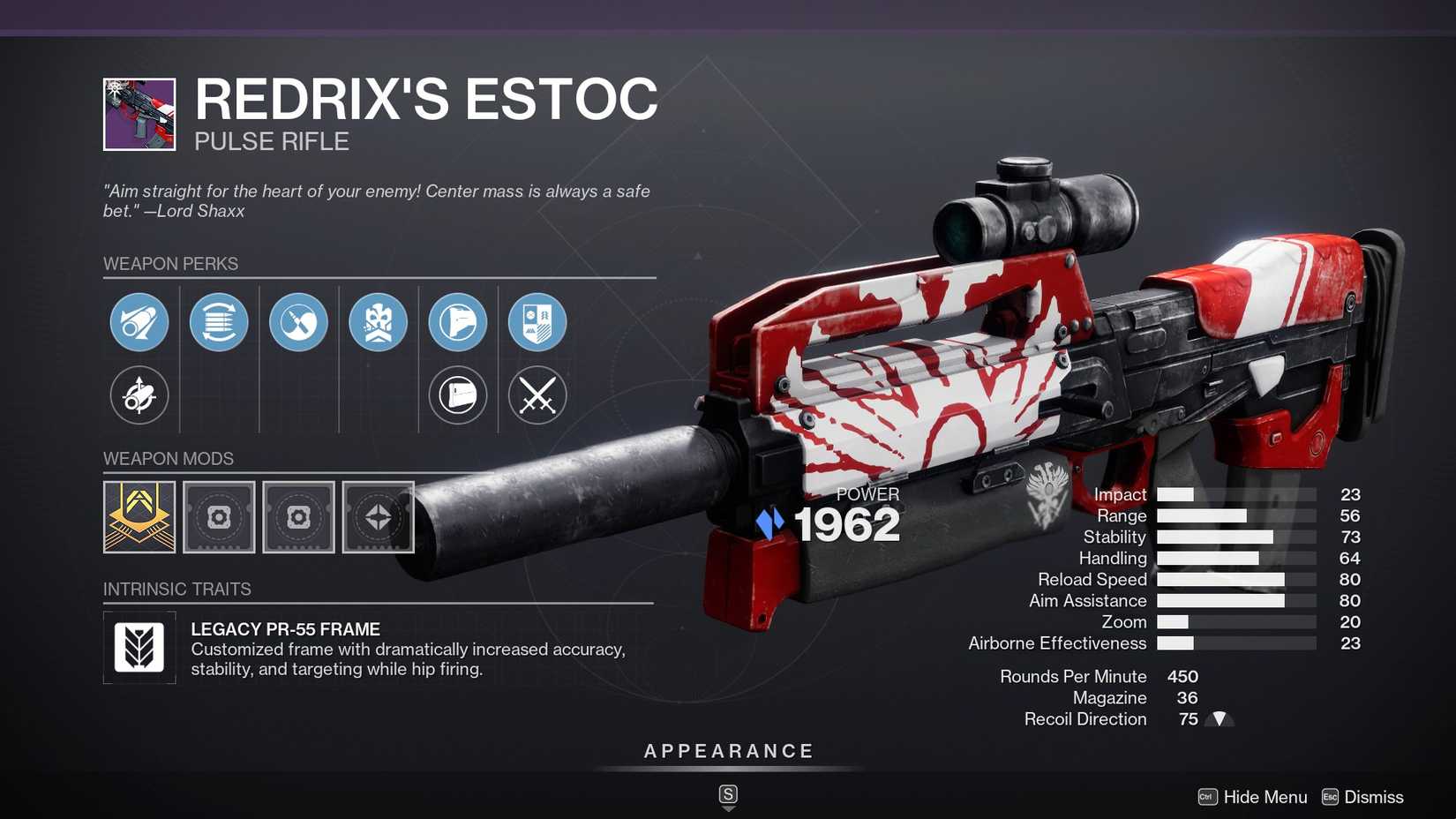
Task: Expand the Appearance section
Action: click(x=727, y=751)
